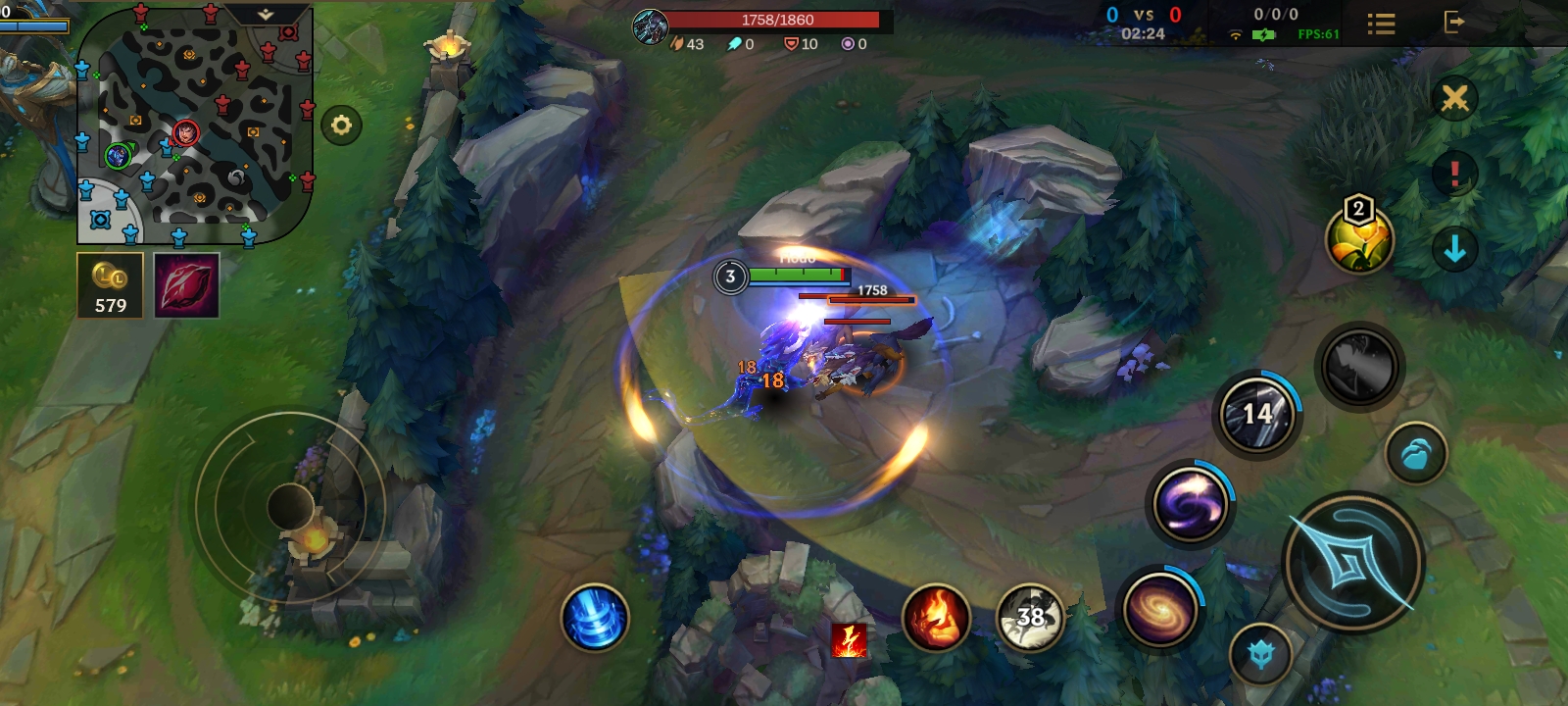1568x706 pixels.
Task: Open the scoreboard list icon
Action: (1381, 24)
